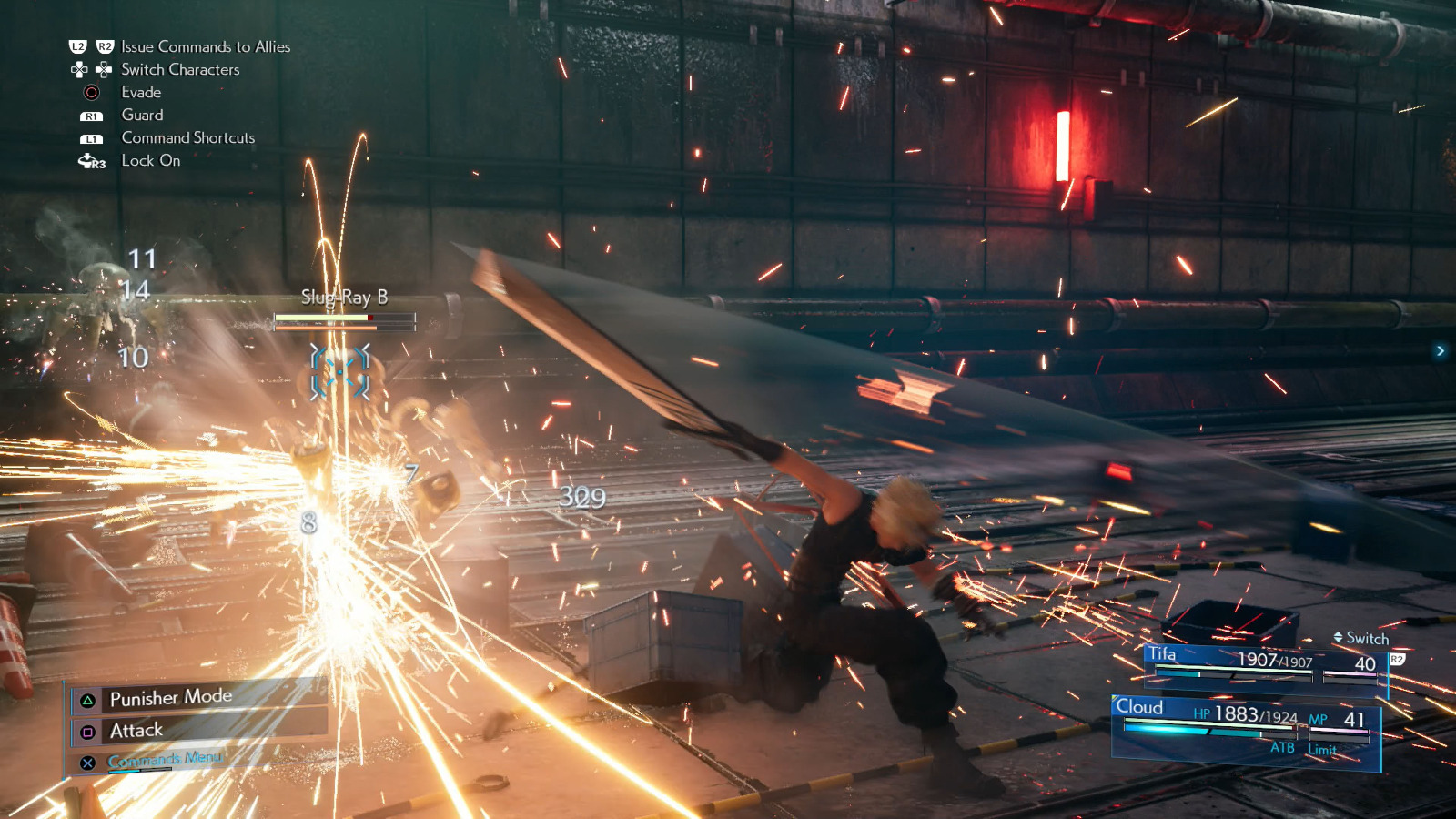Viewport: 1456px width, 819px height.
Task: Click the Square button icon next to Attack
Action: 87,730
